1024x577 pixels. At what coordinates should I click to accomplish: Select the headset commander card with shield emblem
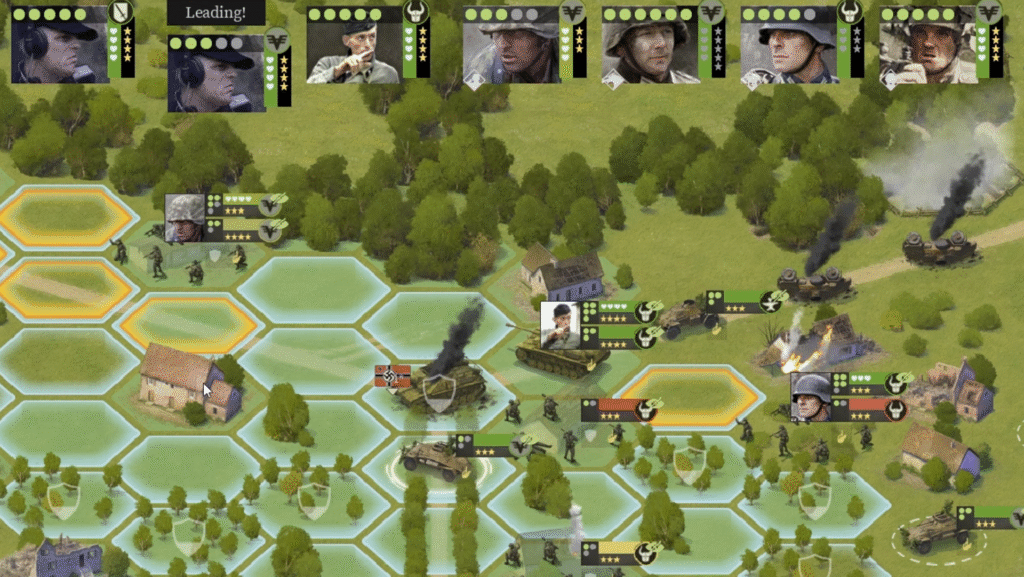pyautogui.click(x=59, y=45)
